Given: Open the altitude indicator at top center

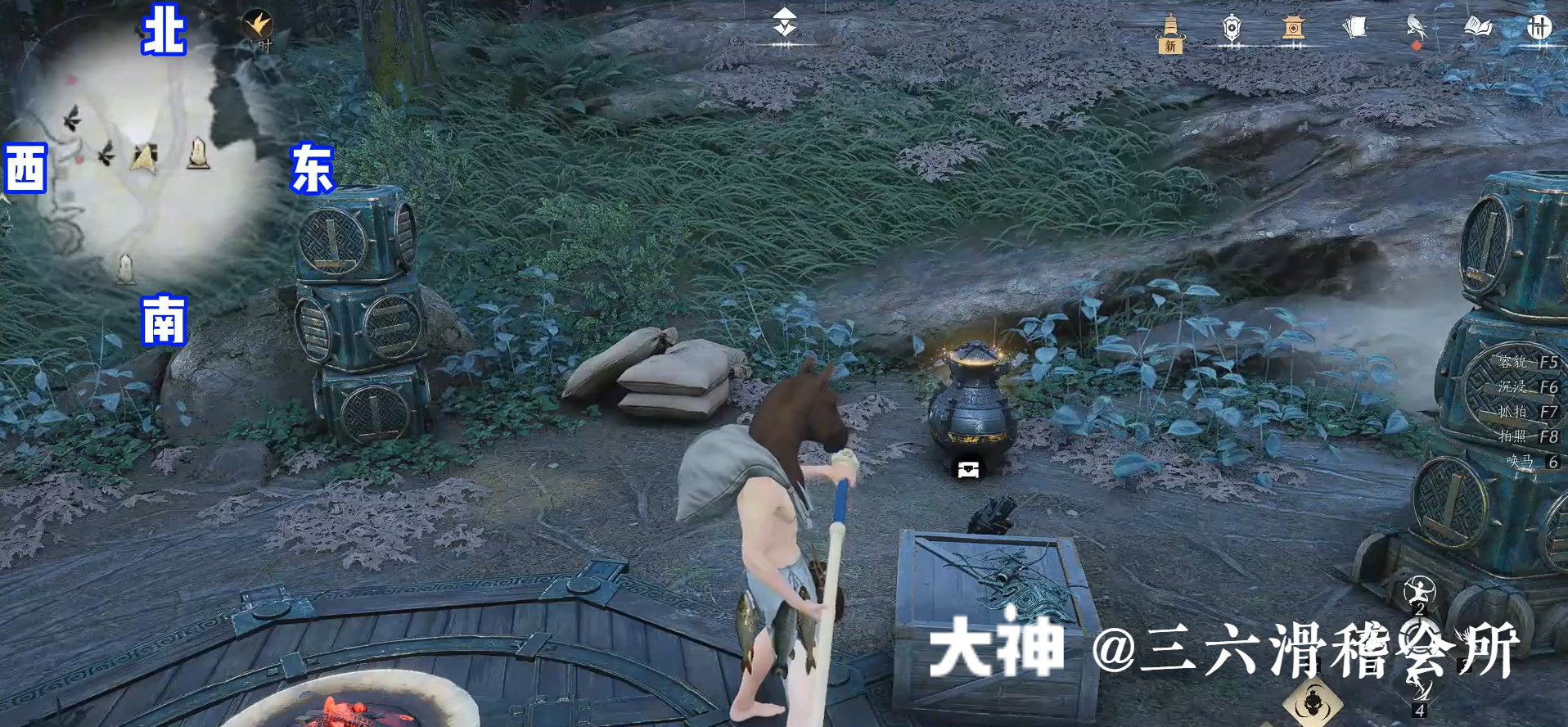Looking at the screenshot, I should (x=784, y=20).
